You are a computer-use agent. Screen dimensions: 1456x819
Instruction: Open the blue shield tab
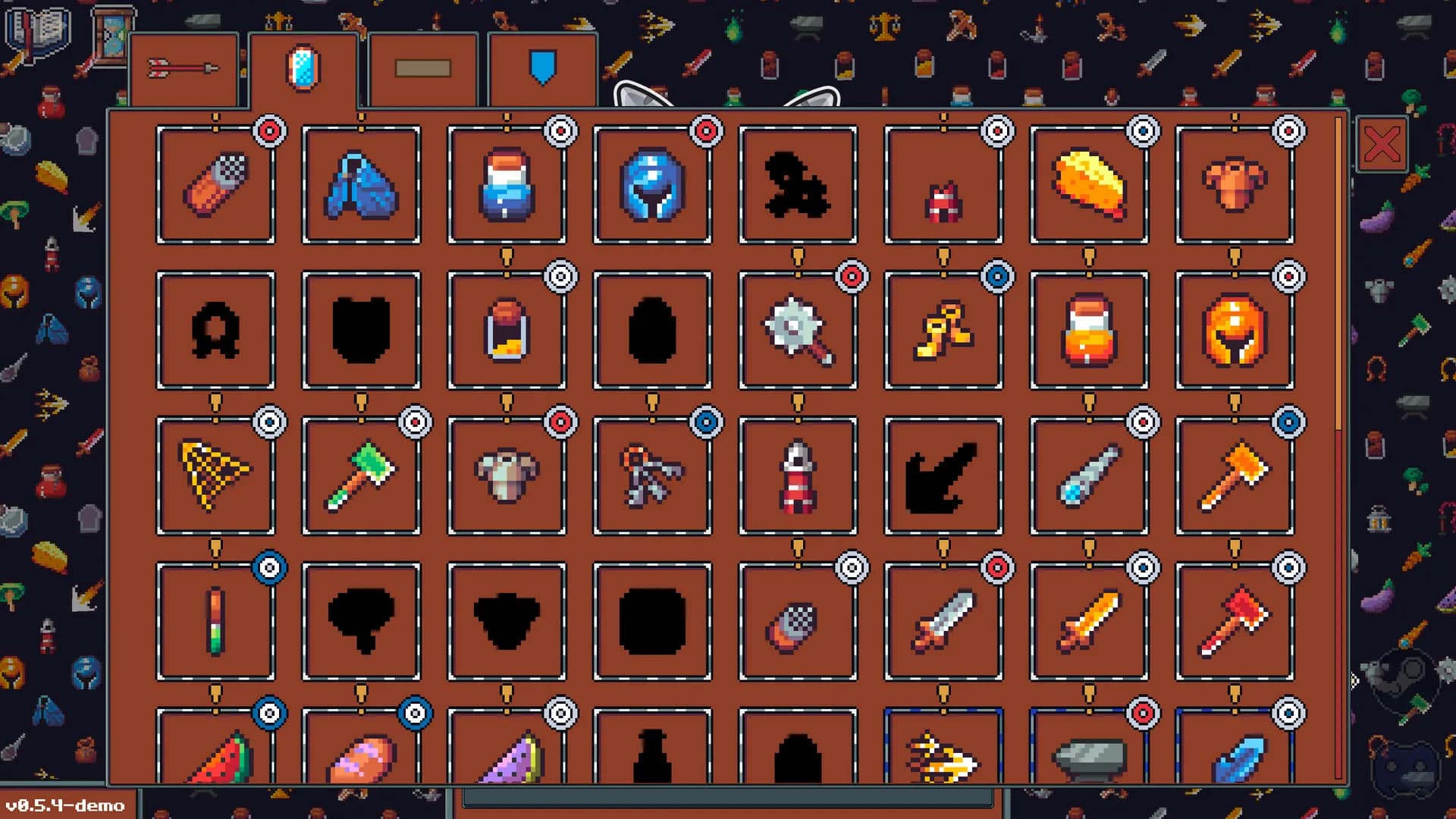(541, 67)
